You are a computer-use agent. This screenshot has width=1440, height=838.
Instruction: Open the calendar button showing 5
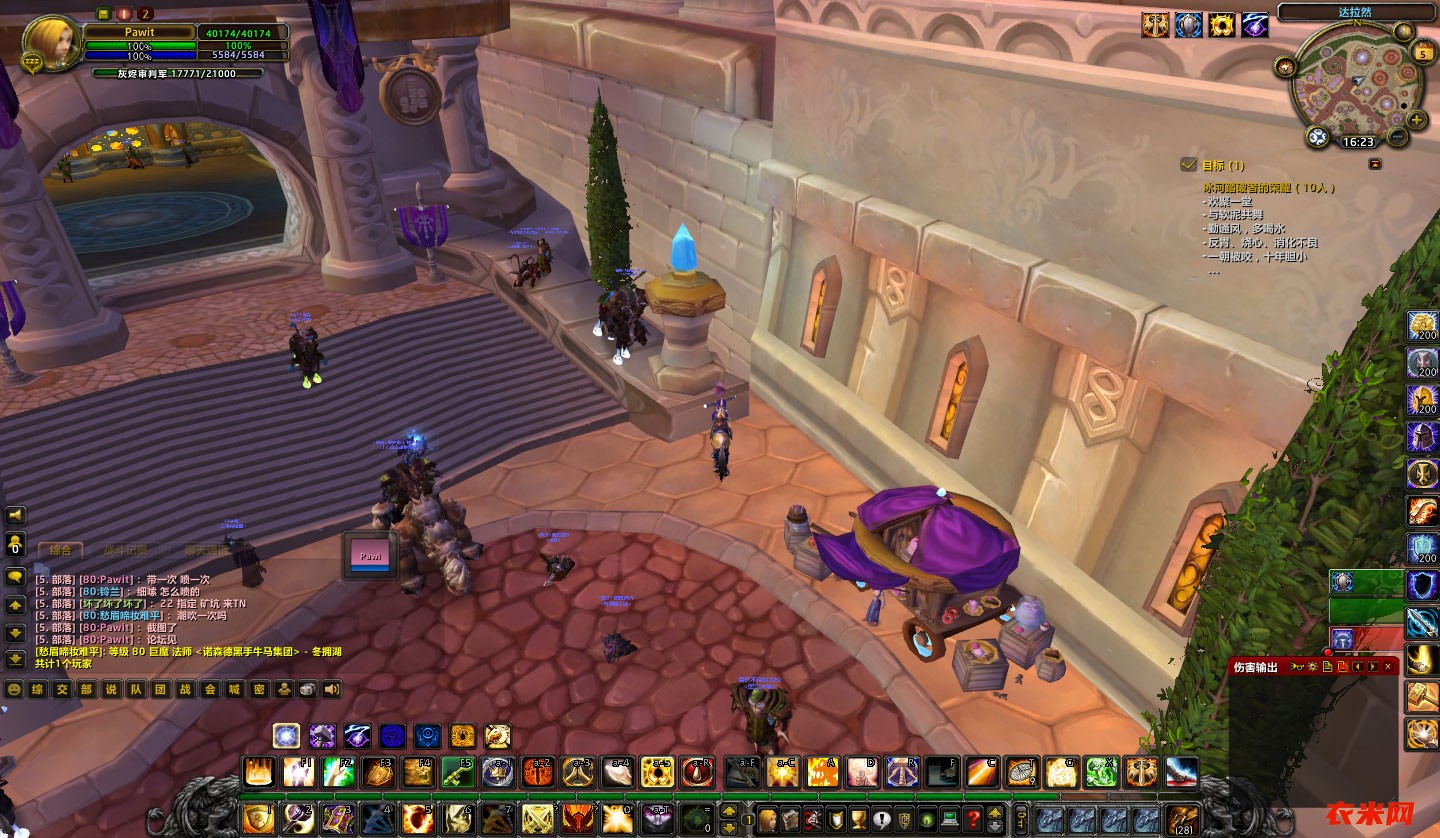(1422, 51)
